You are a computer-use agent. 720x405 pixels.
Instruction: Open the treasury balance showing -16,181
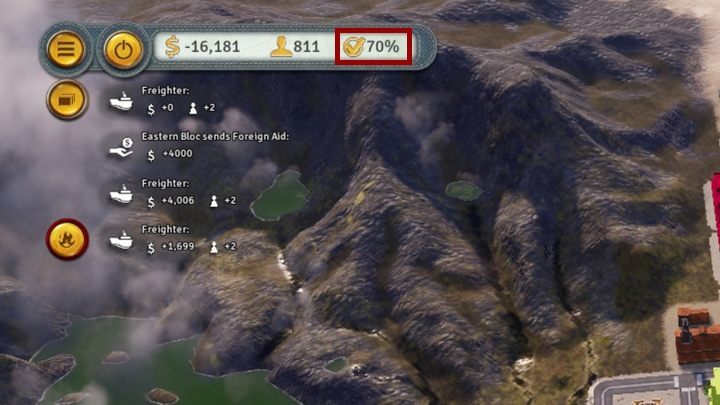(x=204, y=47)
